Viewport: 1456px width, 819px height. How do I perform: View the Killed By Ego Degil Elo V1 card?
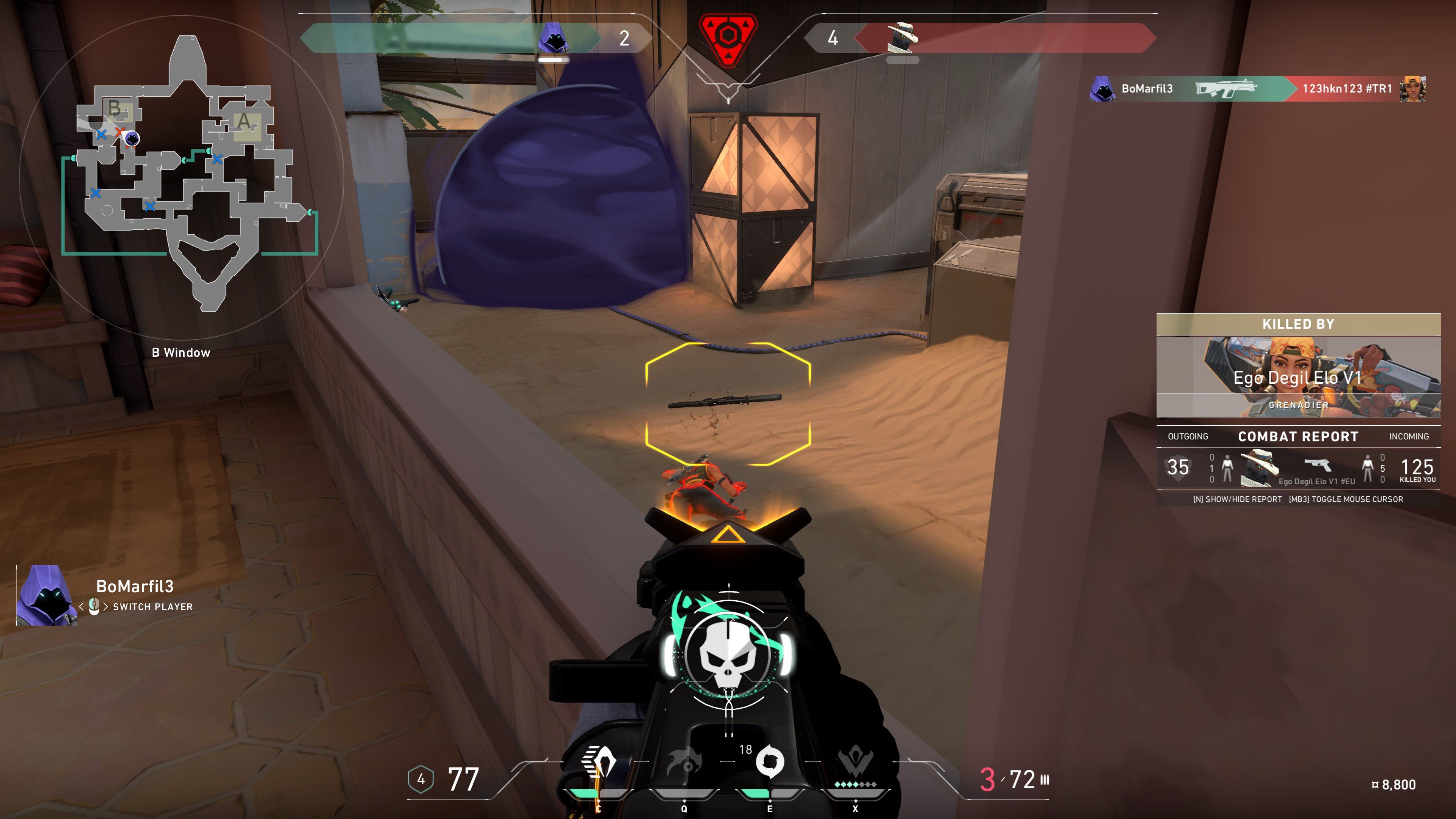point(1298,366)
